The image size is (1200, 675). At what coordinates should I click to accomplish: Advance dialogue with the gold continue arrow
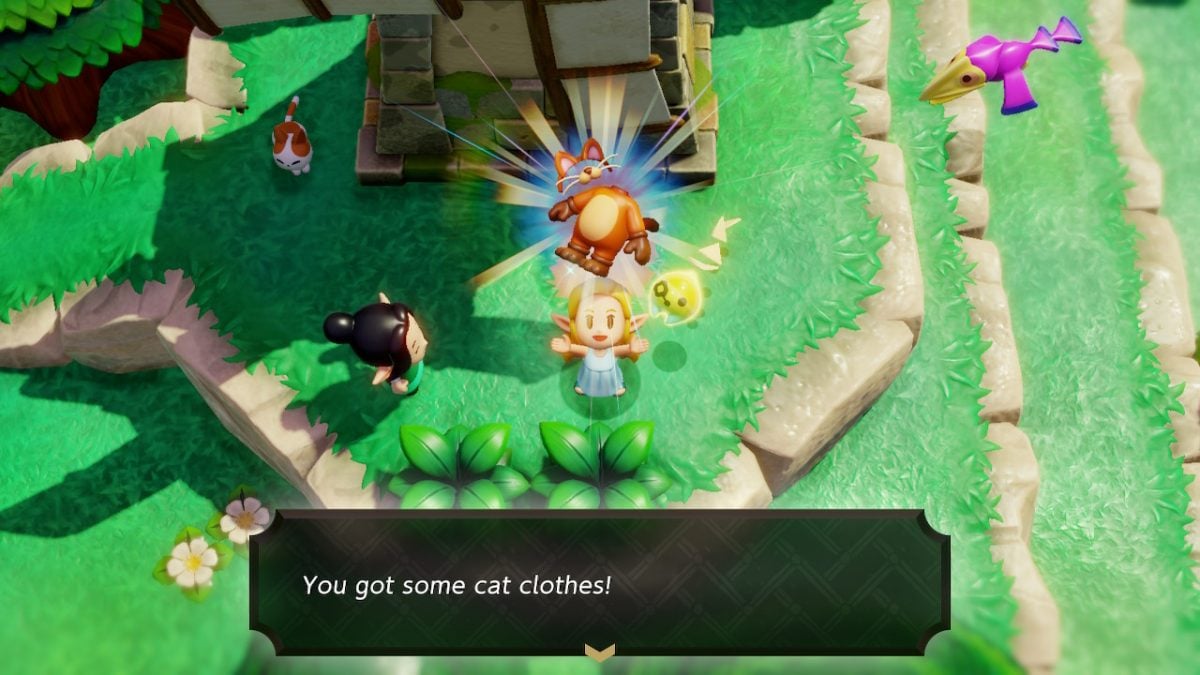pos(599,652)
